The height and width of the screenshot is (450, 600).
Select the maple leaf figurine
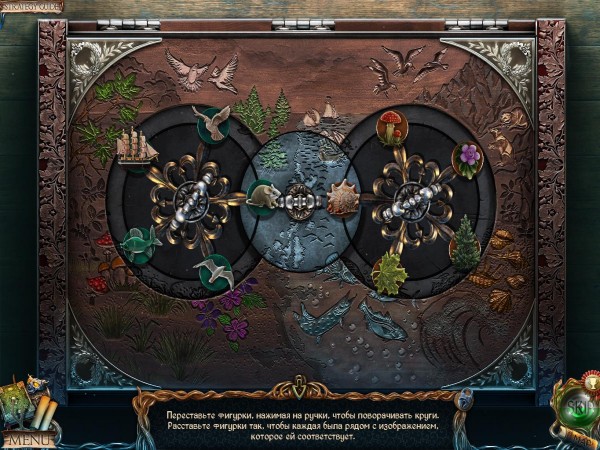389,272
